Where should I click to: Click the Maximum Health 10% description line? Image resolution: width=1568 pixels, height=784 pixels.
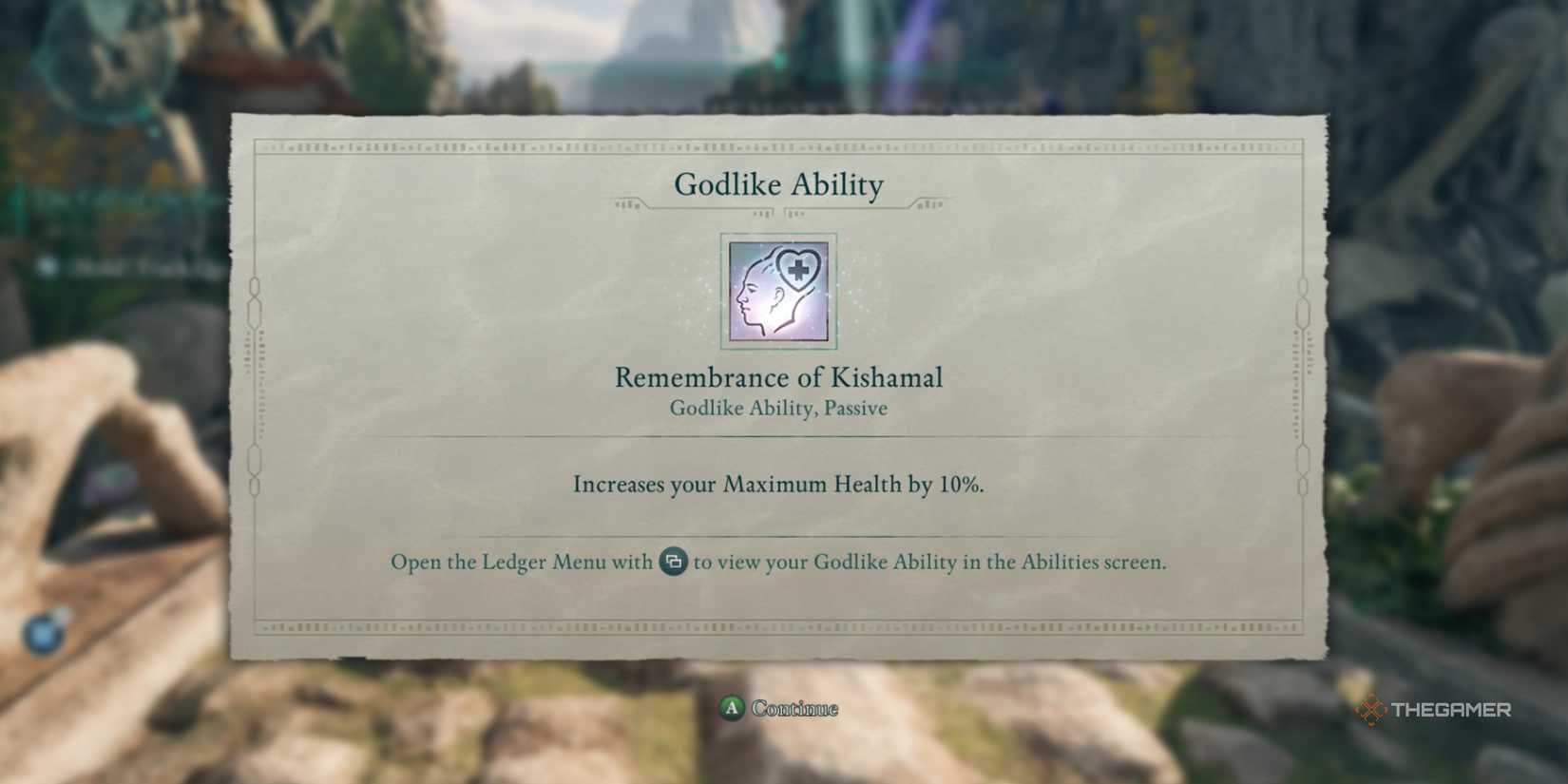[x=778, y=485]
